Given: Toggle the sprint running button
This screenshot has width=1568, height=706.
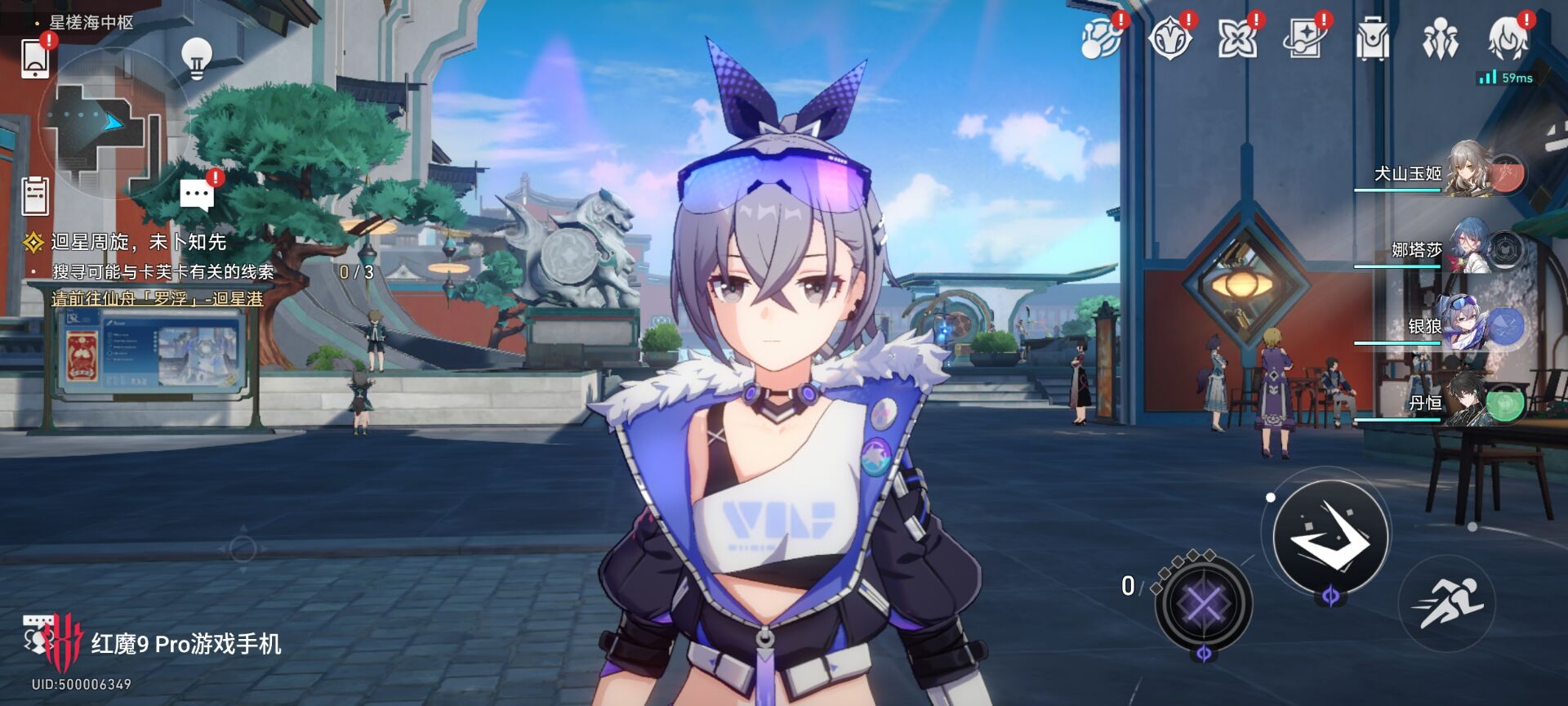Looking at the screenshot, I should [x=1447, y=603].
